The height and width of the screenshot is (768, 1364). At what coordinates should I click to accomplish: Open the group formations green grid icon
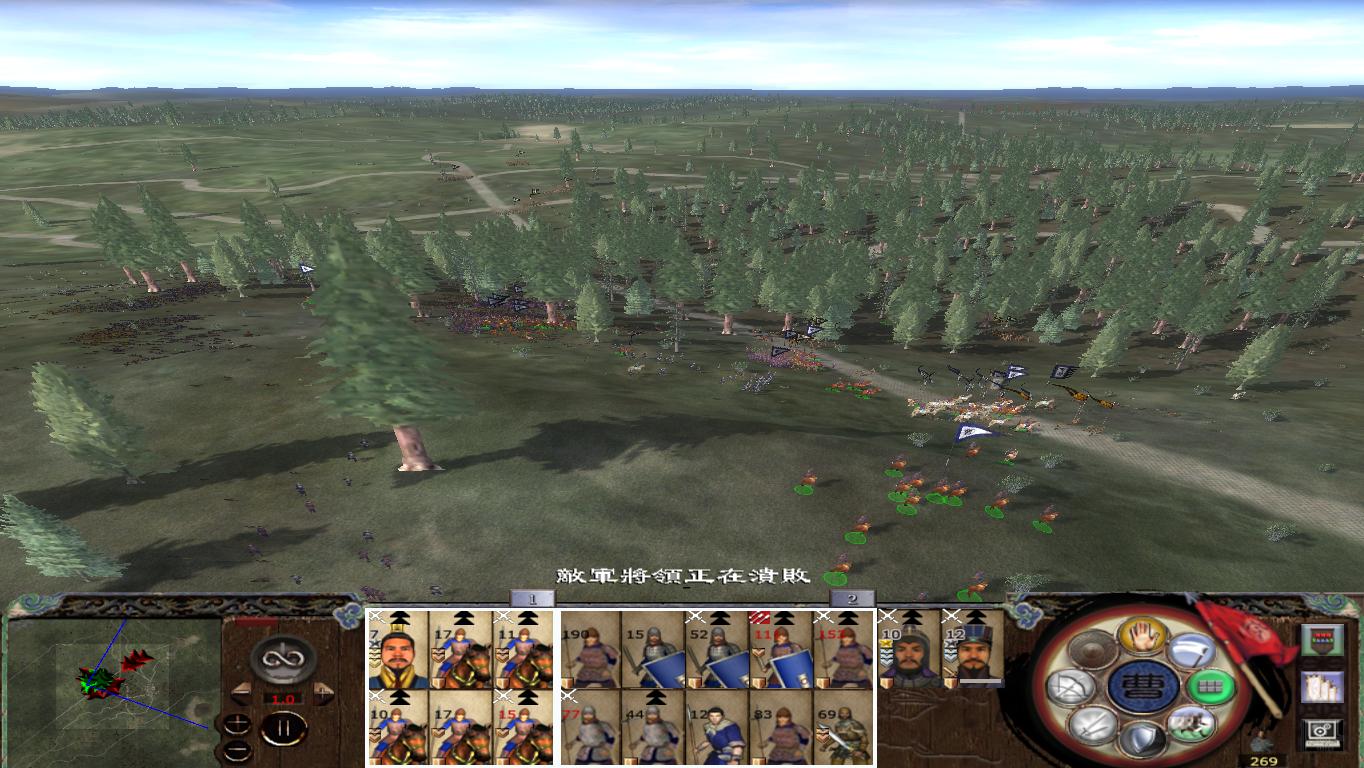(x=1210, y=686)
